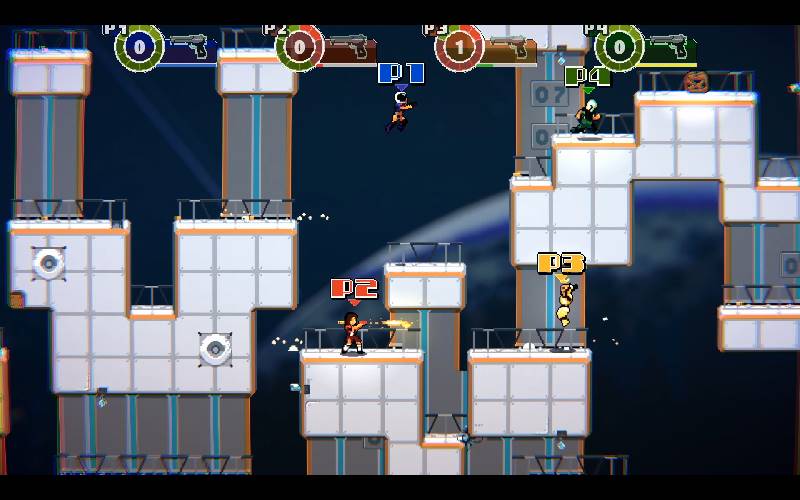Choose P3's pistol weapon icon
Screen dimensions: 800x500
[x=509, y=46]
